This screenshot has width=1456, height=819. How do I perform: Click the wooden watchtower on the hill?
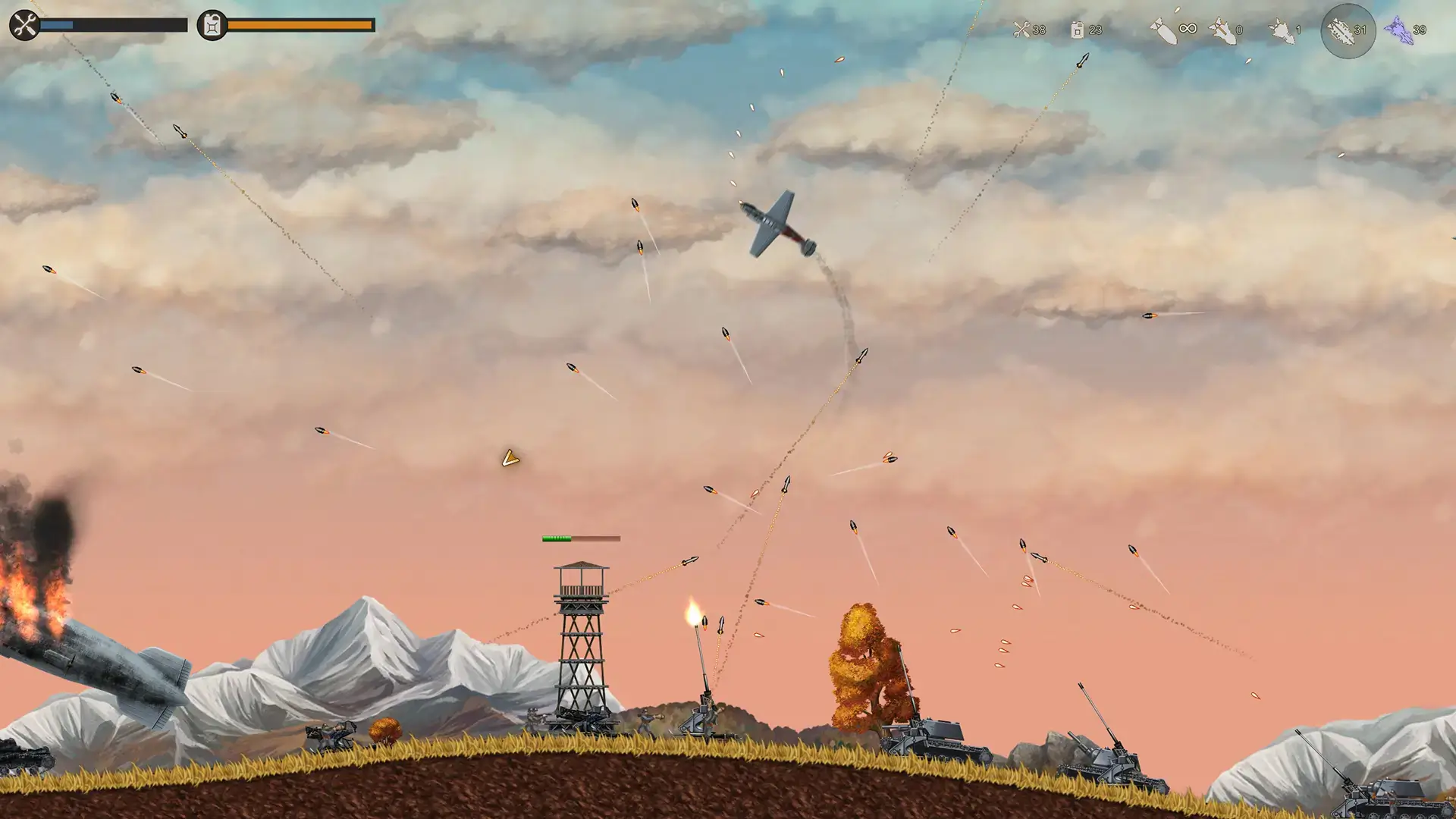tap(580, 645)
